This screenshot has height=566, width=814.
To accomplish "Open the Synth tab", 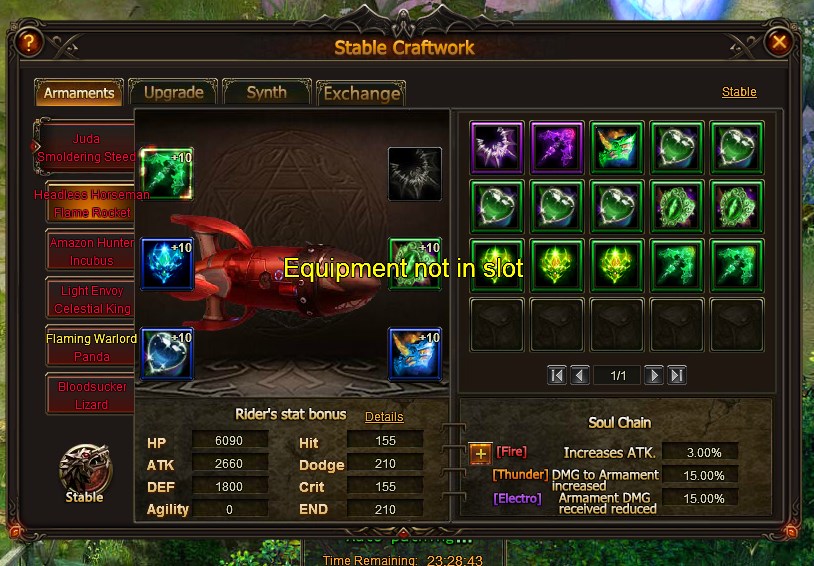I will coord(266,93).
